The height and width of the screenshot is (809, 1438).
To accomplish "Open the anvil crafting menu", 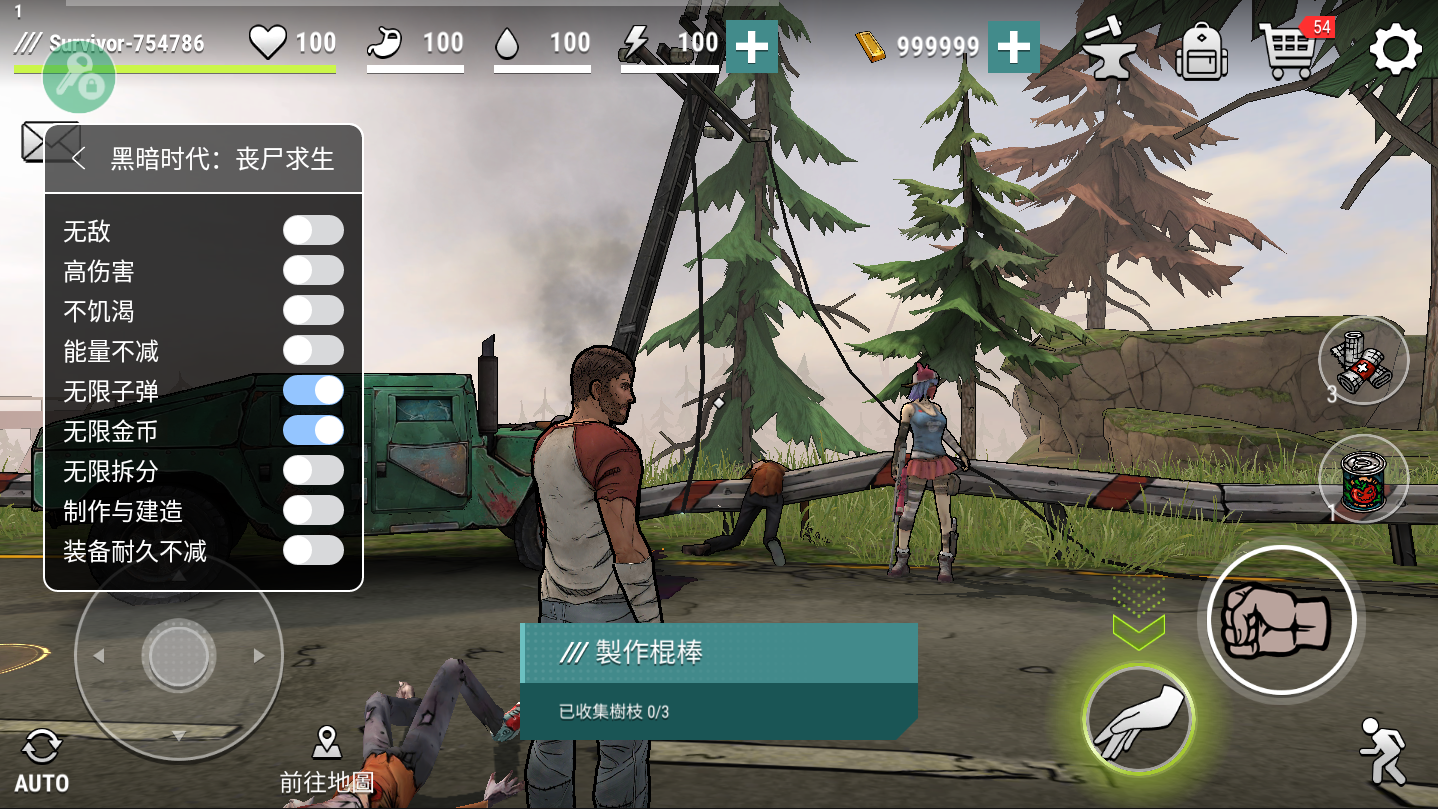I will click(x=1109, y=51).
